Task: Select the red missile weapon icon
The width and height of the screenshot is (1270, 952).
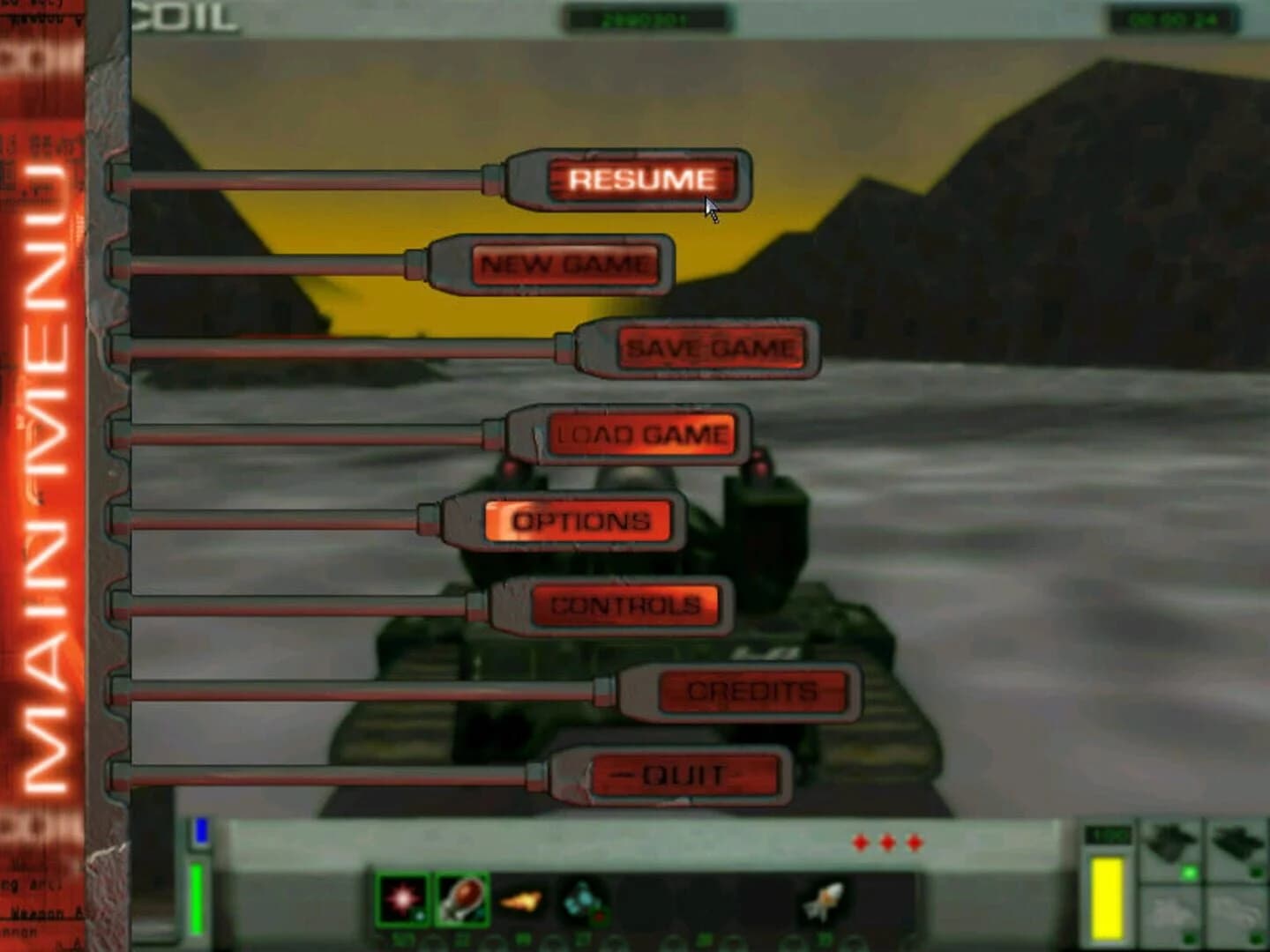Action: point(462,897)
